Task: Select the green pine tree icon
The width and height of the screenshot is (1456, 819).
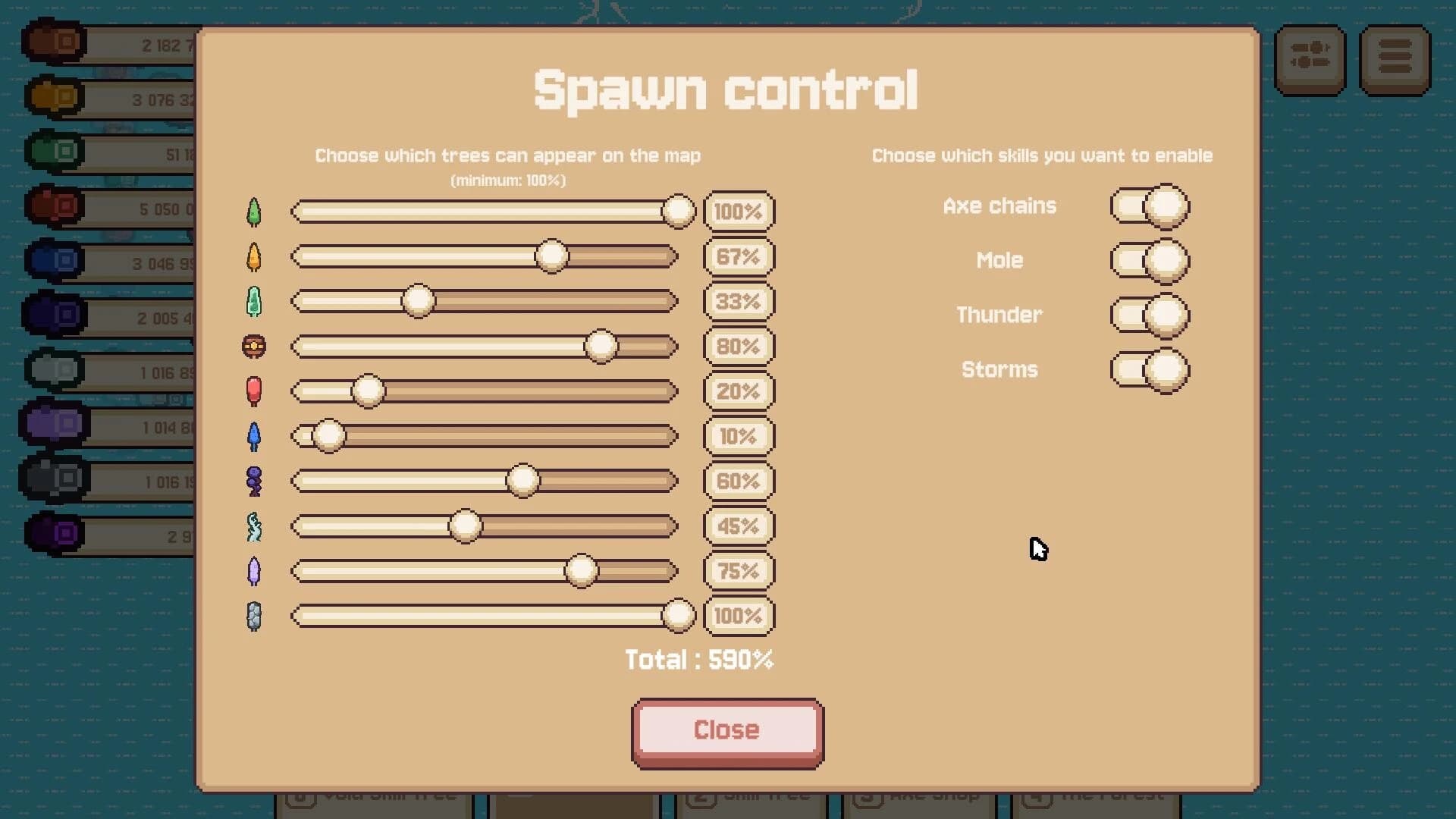Action: [x=254, y=212]
